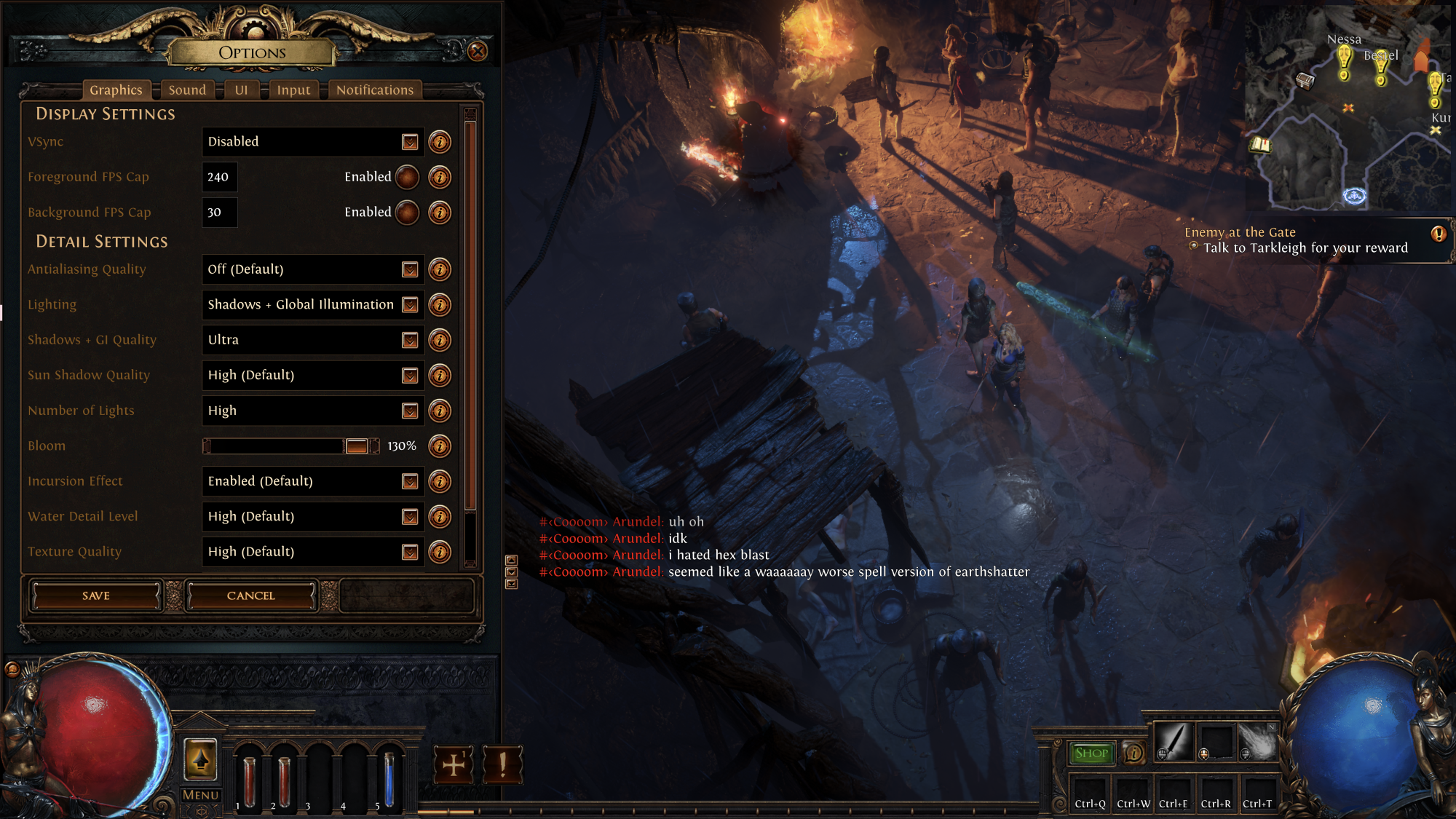Edit the Foreground FPS Cap value field
Viewport: 1456px width, 819px height.
coord(219,177)
